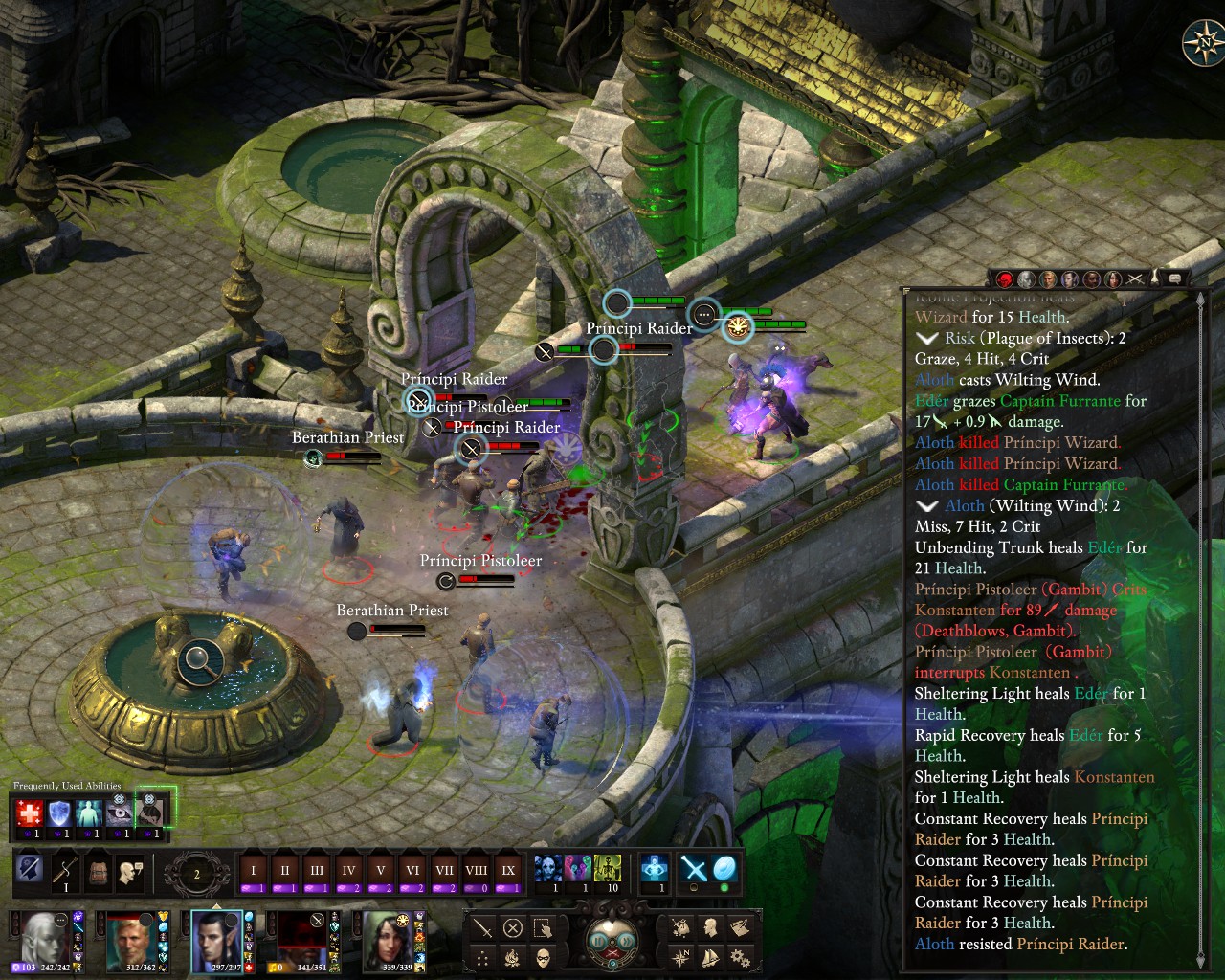Click the sword attack command button
1225x980 pixels.
(483, 928)
